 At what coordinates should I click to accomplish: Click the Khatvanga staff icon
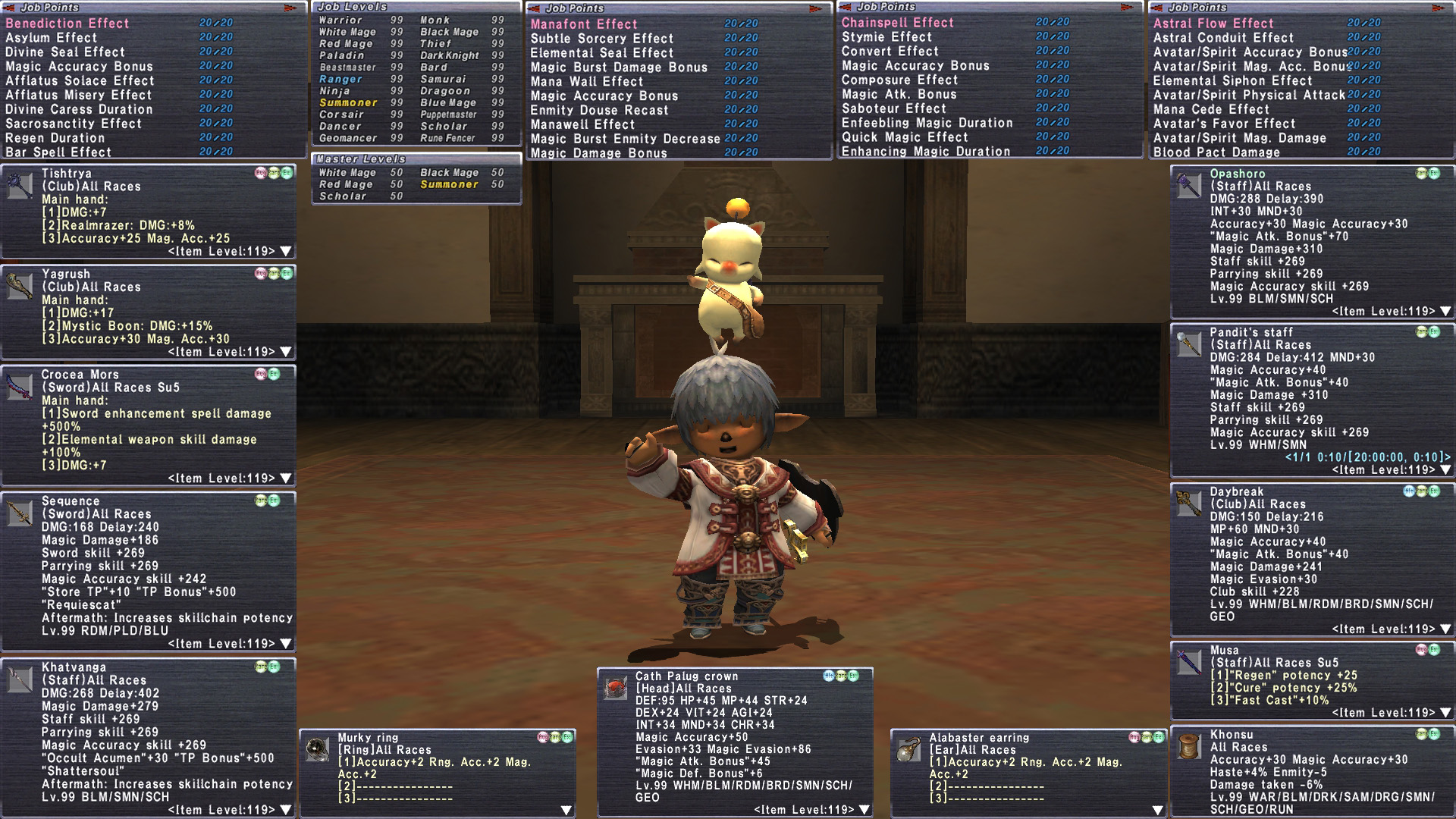point(20,679)
